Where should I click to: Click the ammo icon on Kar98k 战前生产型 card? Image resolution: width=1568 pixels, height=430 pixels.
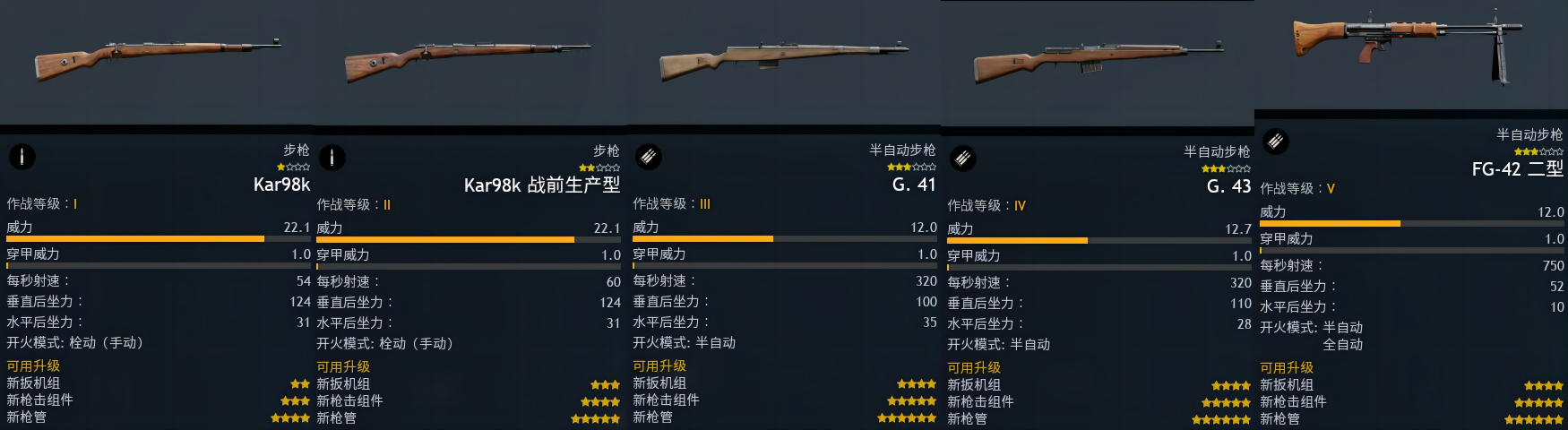332,158
